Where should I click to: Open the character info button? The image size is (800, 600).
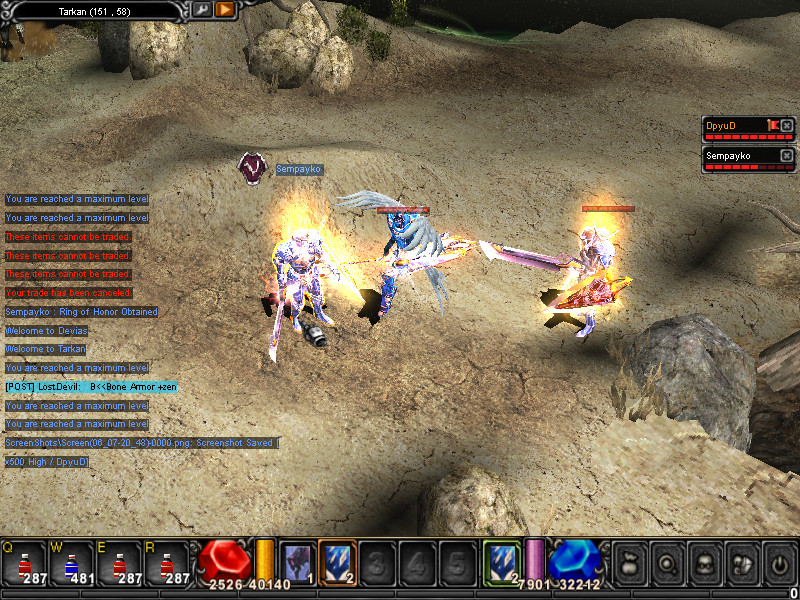[702, 564]
